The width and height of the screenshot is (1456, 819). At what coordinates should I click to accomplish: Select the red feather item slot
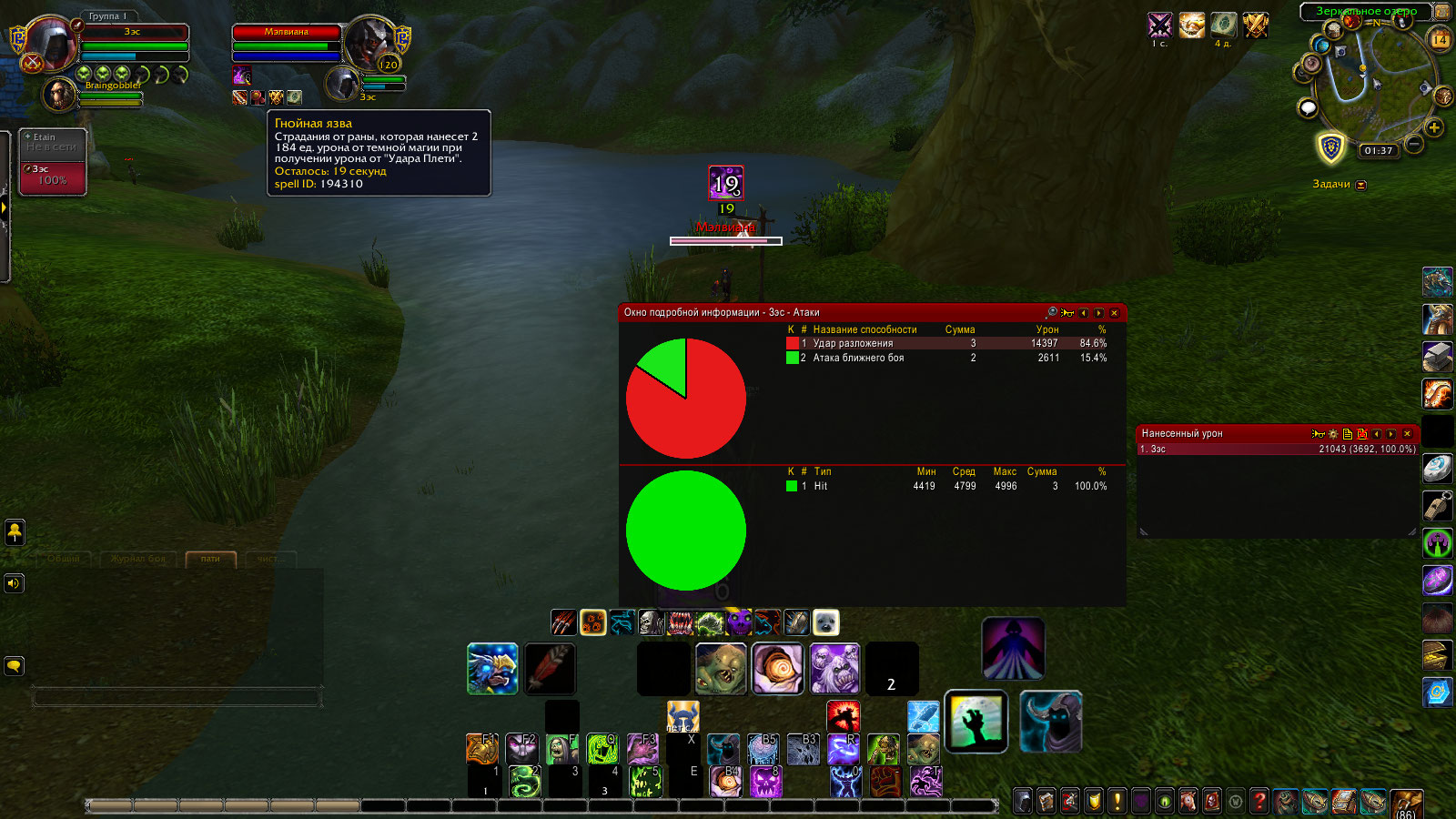pyautogui.click(x=549, y=669)
